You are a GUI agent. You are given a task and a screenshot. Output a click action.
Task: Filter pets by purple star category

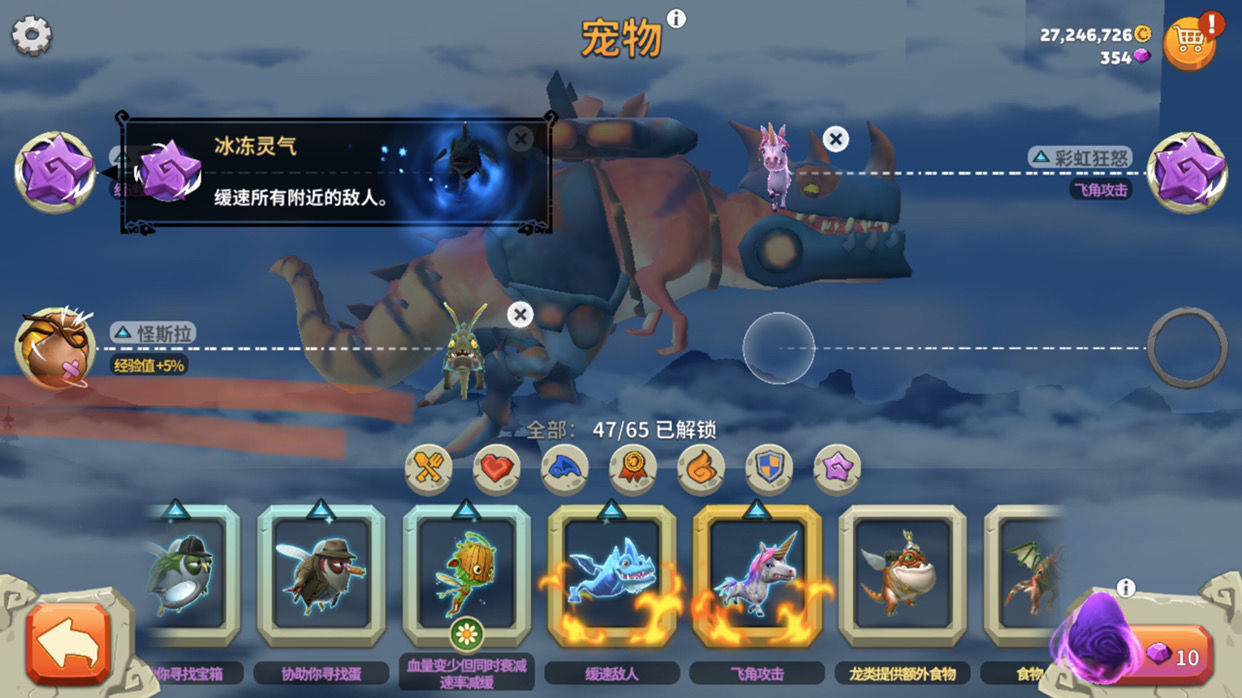tap(837, 469)
